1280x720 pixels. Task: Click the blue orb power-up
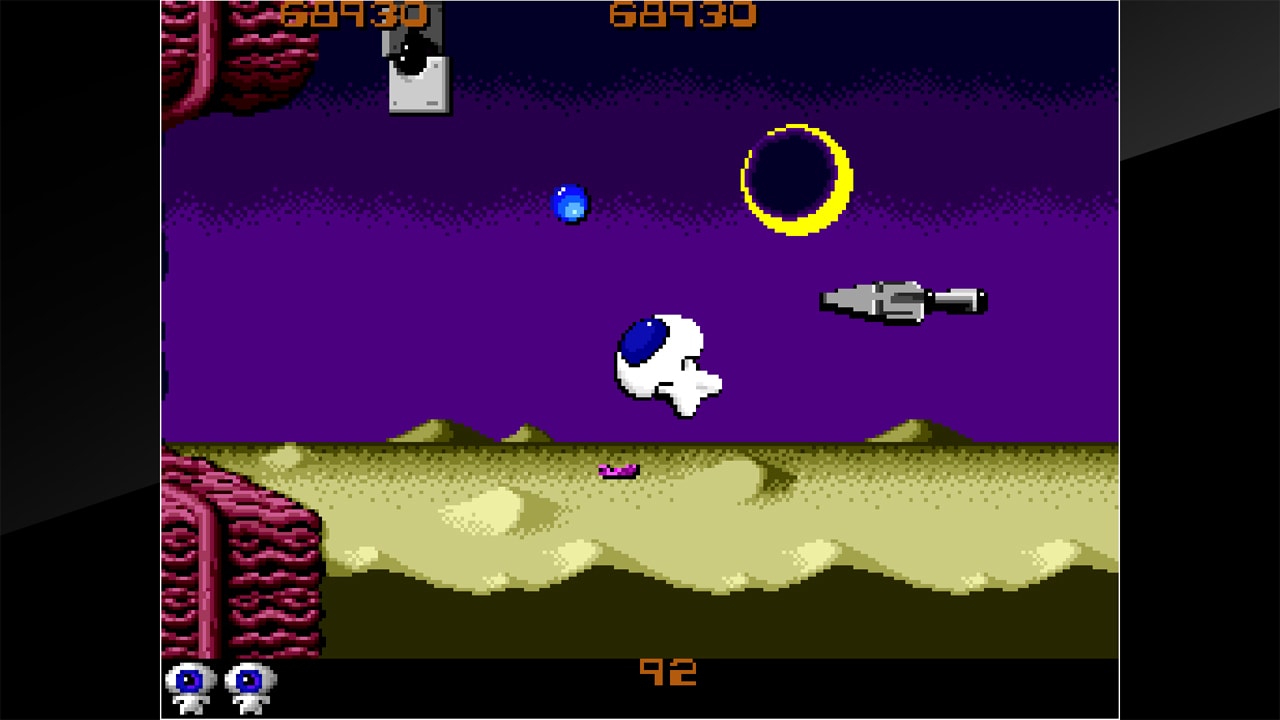coord(570,205)
